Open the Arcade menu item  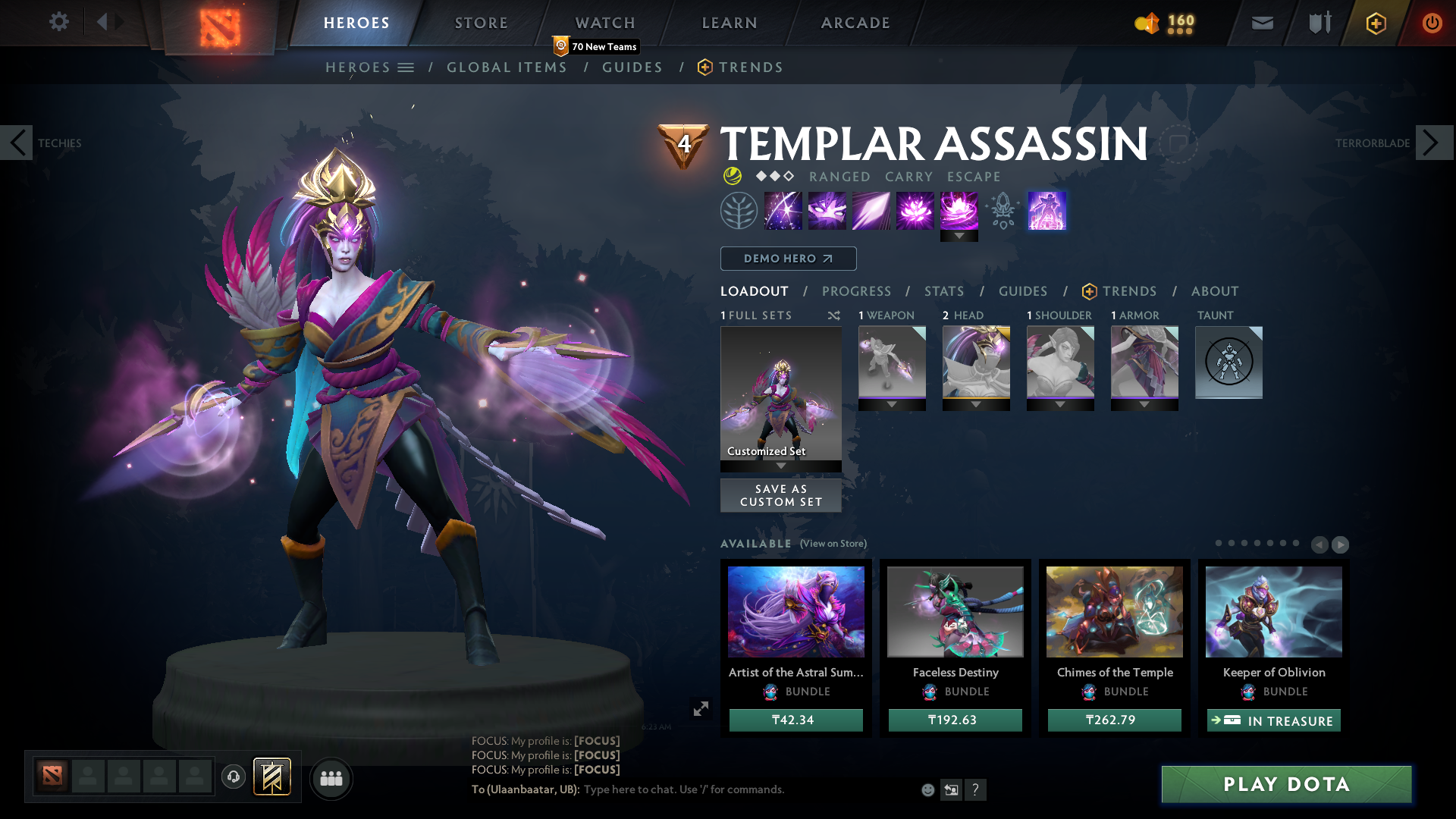855,23
